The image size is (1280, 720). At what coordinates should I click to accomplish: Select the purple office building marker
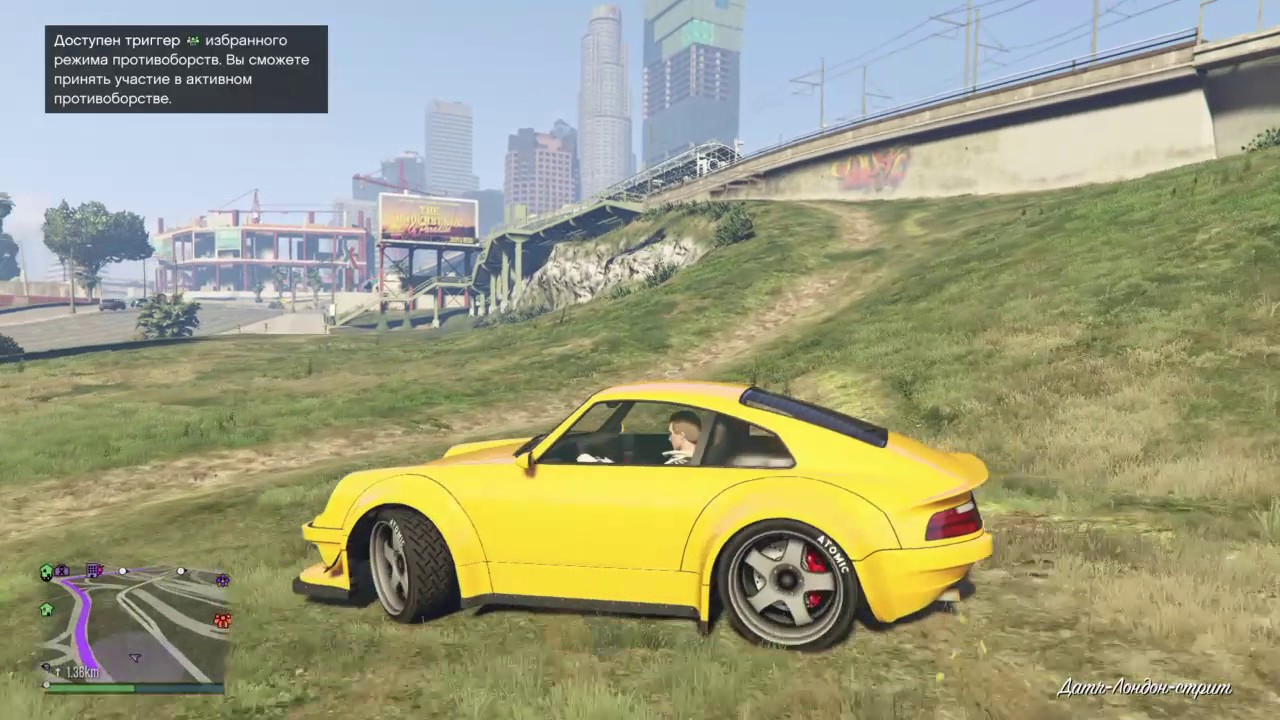[94, 570]
